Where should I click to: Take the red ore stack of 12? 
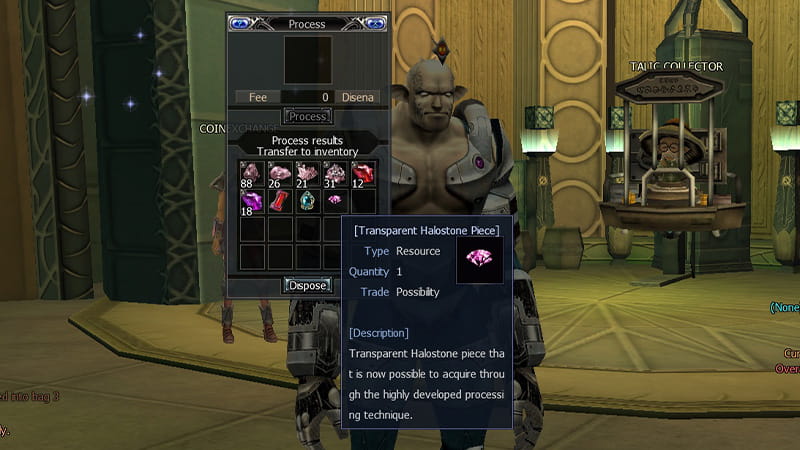(x=362, y=174)
